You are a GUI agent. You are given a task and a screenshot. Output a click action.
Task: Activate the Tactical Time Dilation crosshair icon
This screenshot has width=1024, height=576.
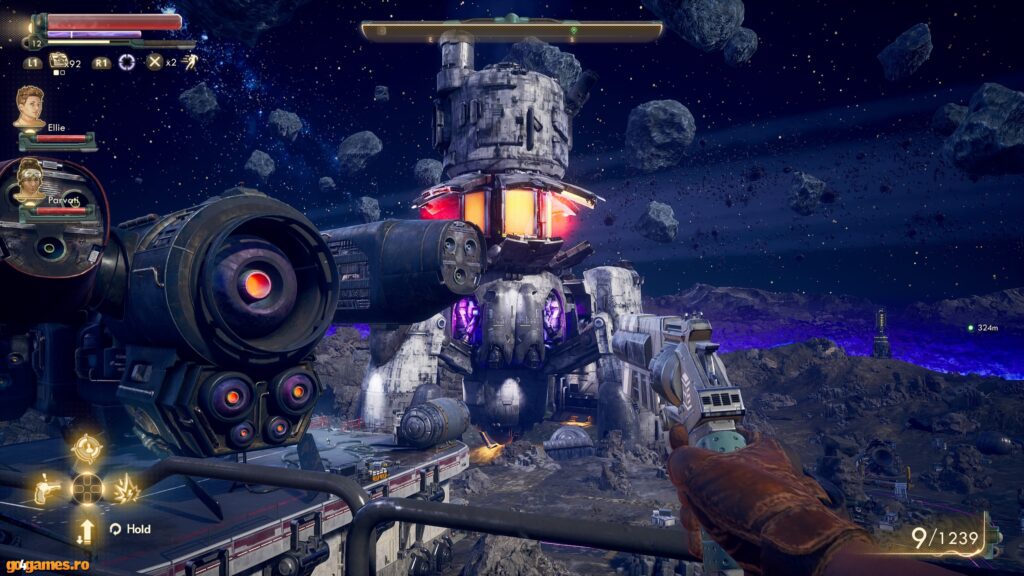pos(127,62)
